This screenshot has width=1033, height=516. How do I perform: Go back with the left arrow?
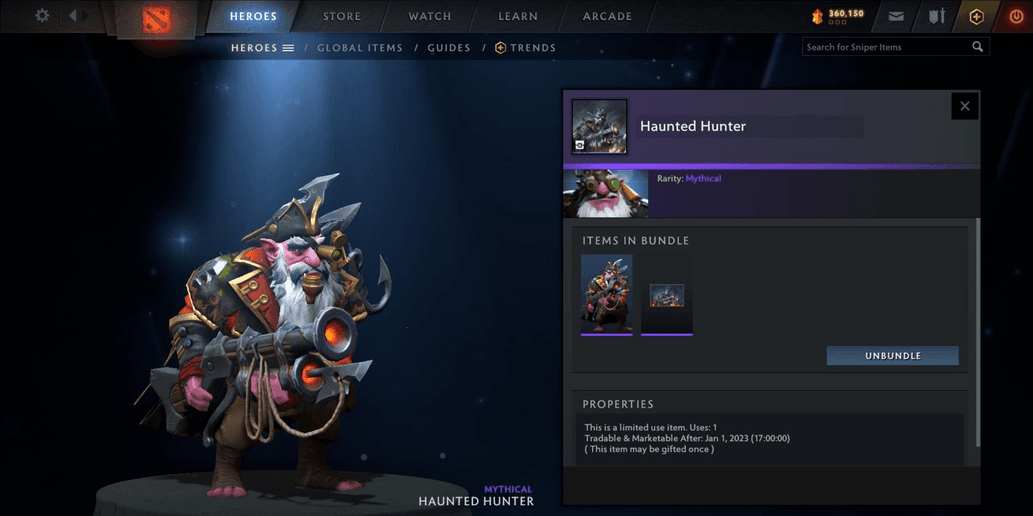point(73,16)
